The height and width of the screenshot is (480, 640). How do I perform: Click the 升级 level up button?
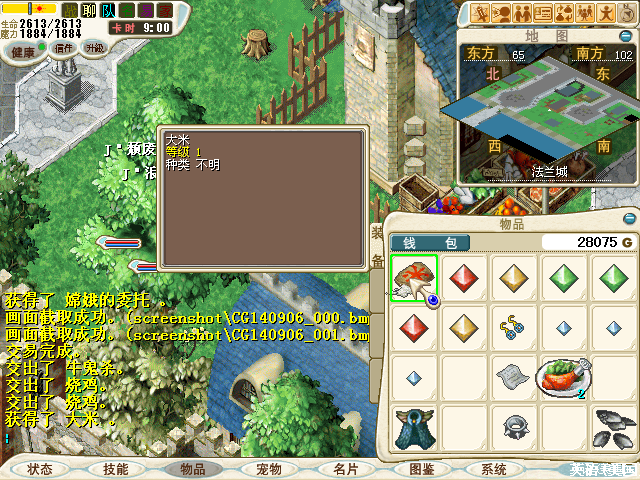(94, 48)
